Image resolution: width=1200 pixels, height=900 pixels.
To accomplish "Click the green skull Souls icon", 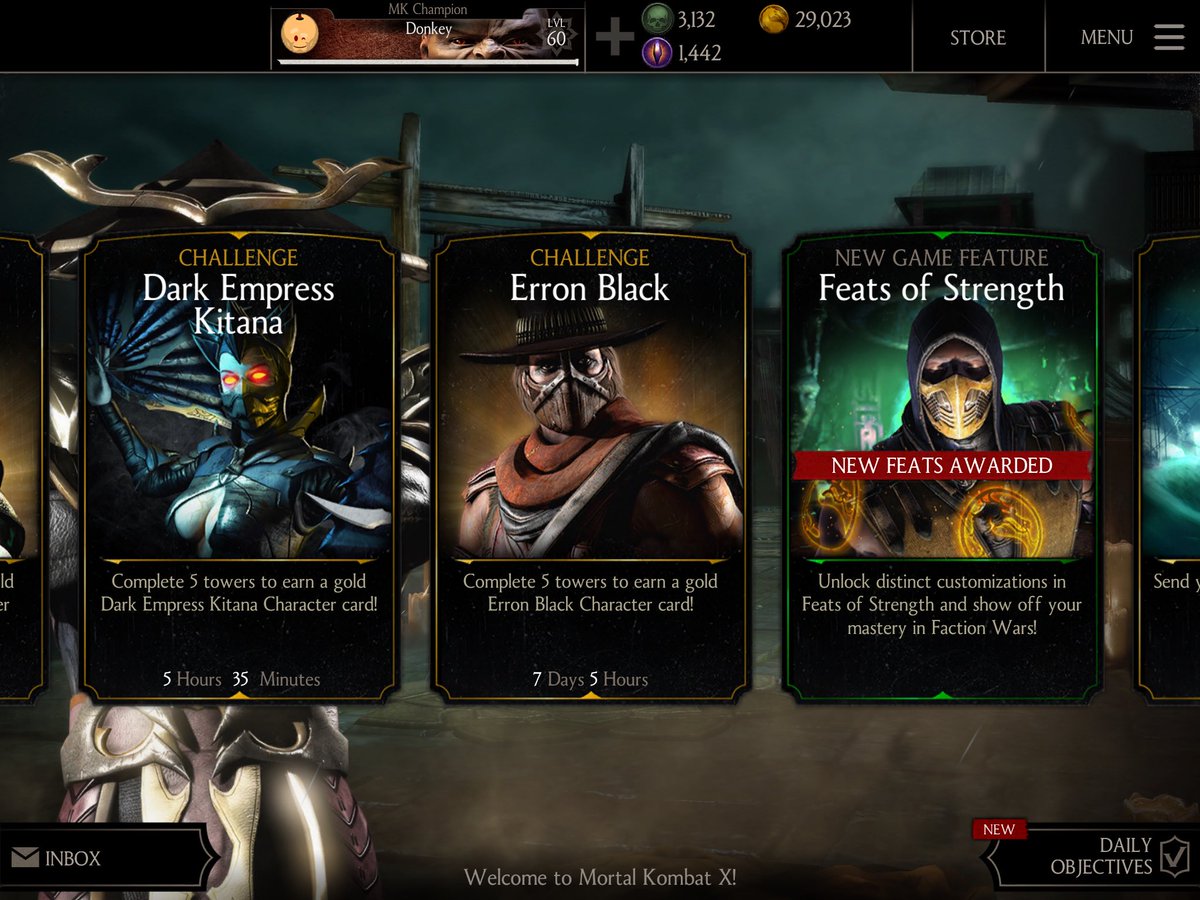I will tap(656, 20).
